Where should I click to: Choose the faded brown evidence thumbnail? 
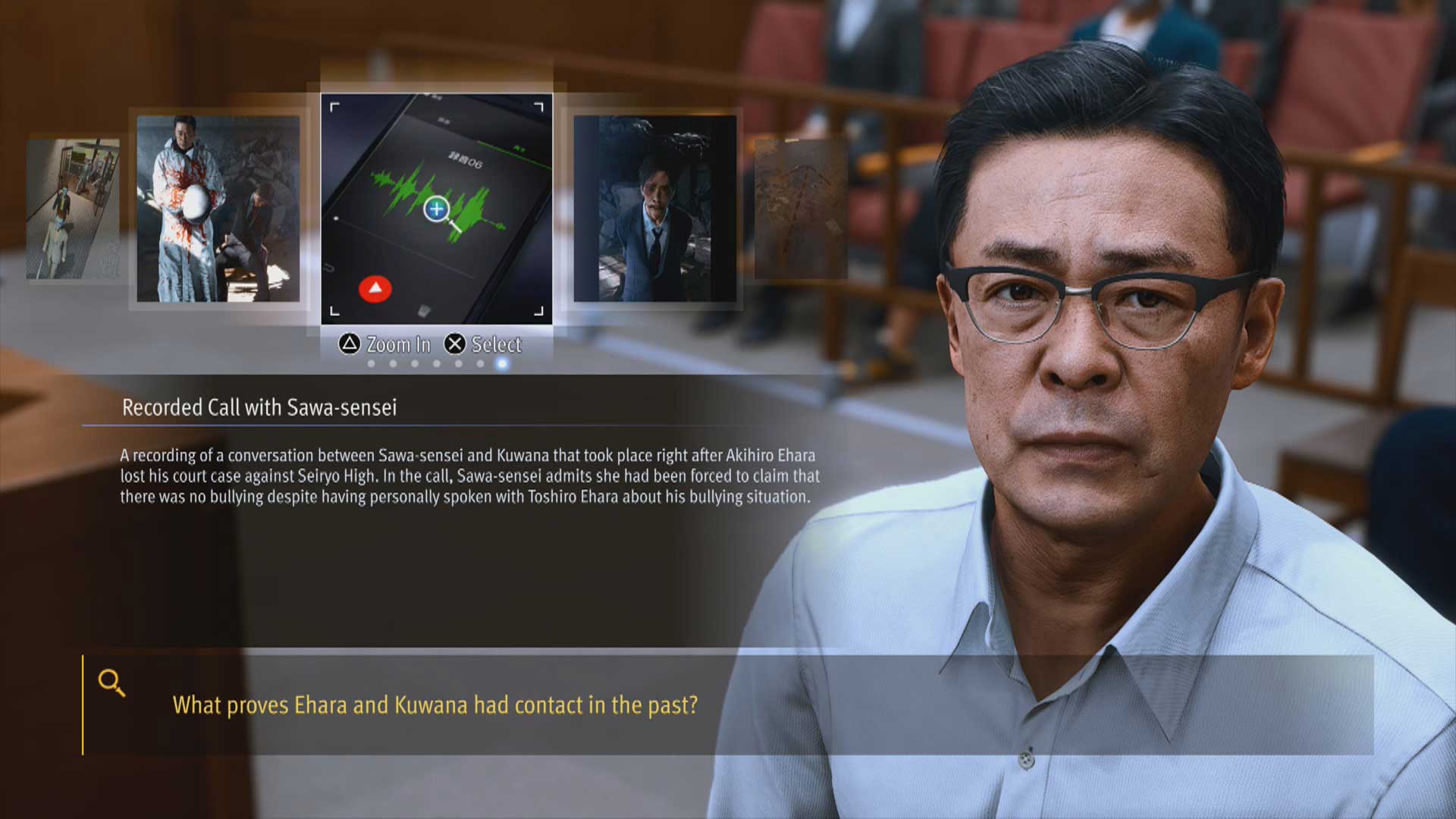(x=800, y=209)
